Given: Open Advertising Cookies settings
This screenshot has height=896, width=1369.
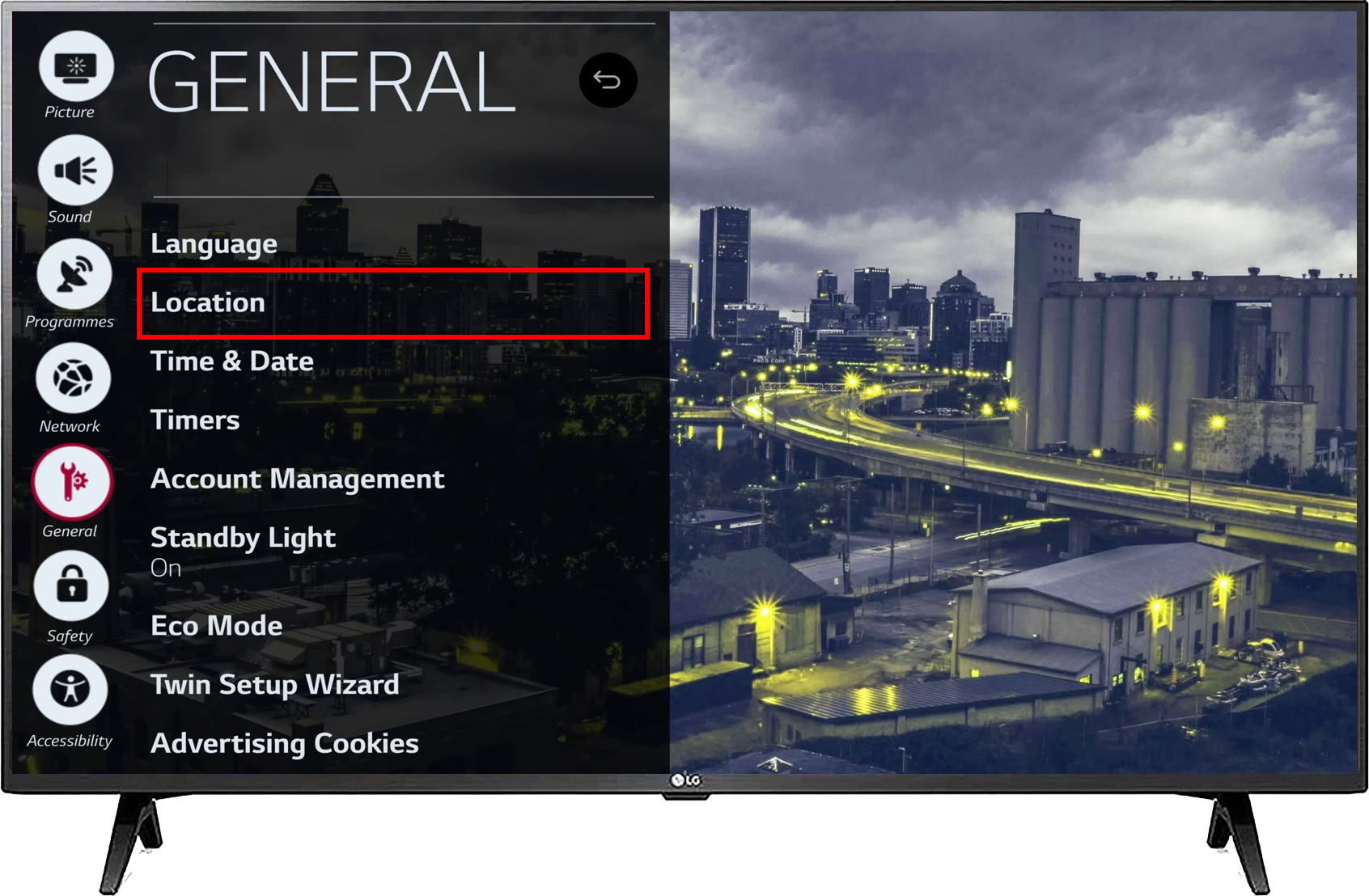Looking at the screenshot, I should (284, 743).
